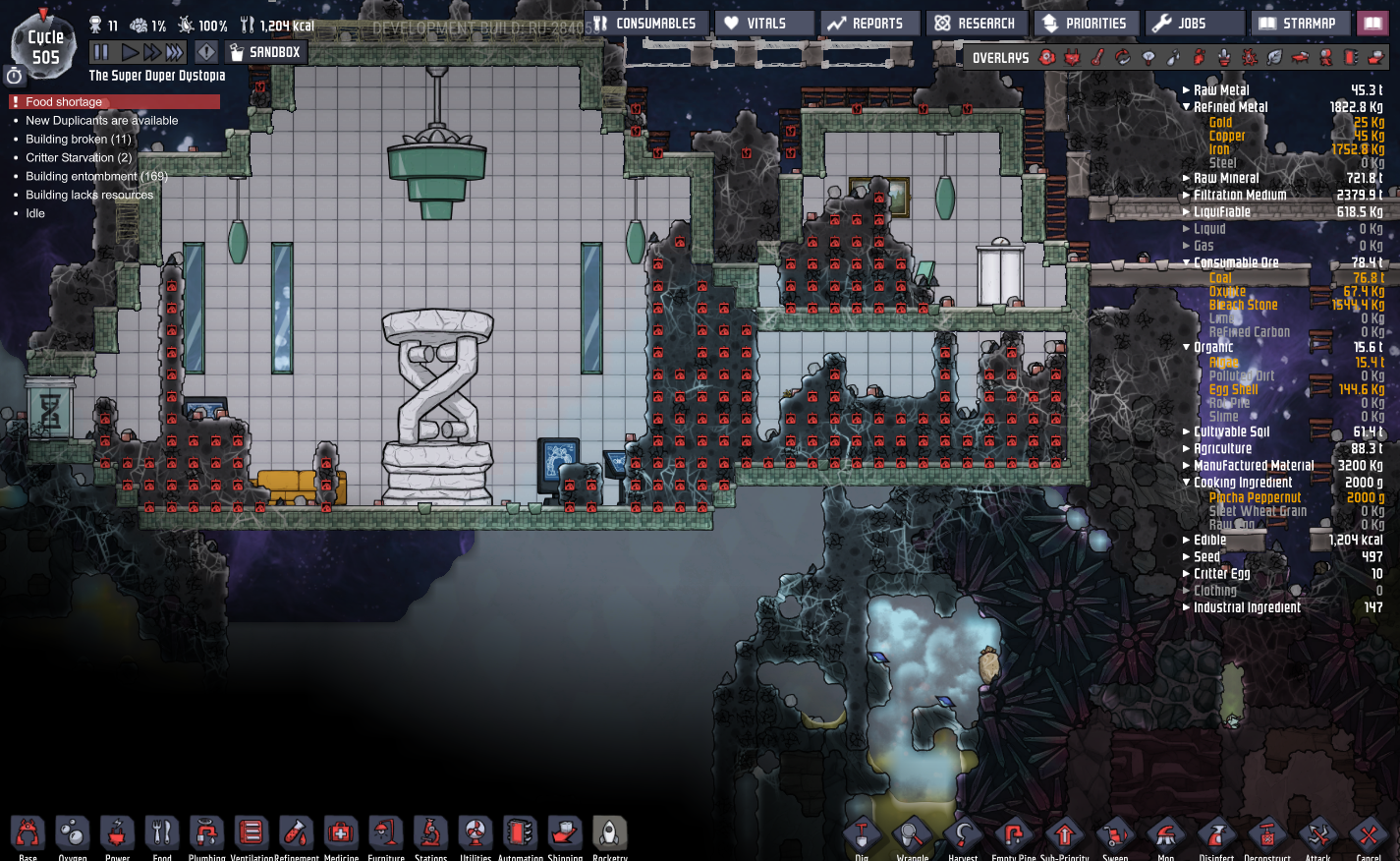Image resolution: width=1400 pixels, height=861 pixels.
Task: Click the Food shortage alert
Action: click(64, 102)
